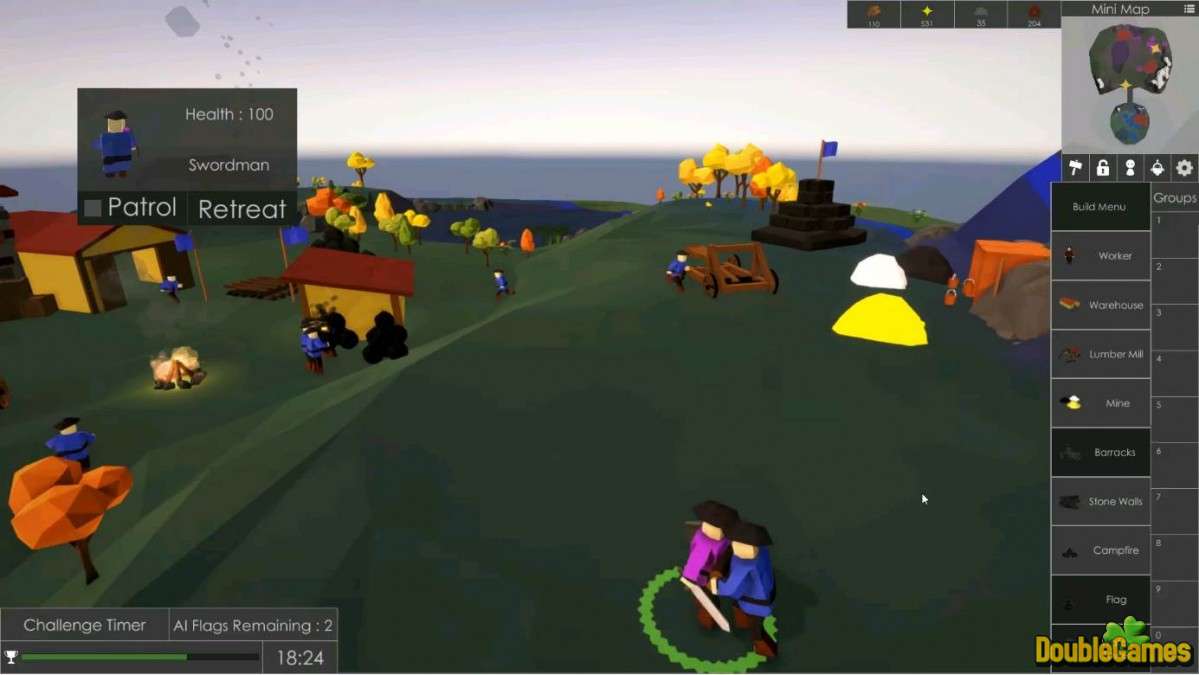Select Stone Walls to build
Screen dimensions: 1199x675
point(1100,501)
